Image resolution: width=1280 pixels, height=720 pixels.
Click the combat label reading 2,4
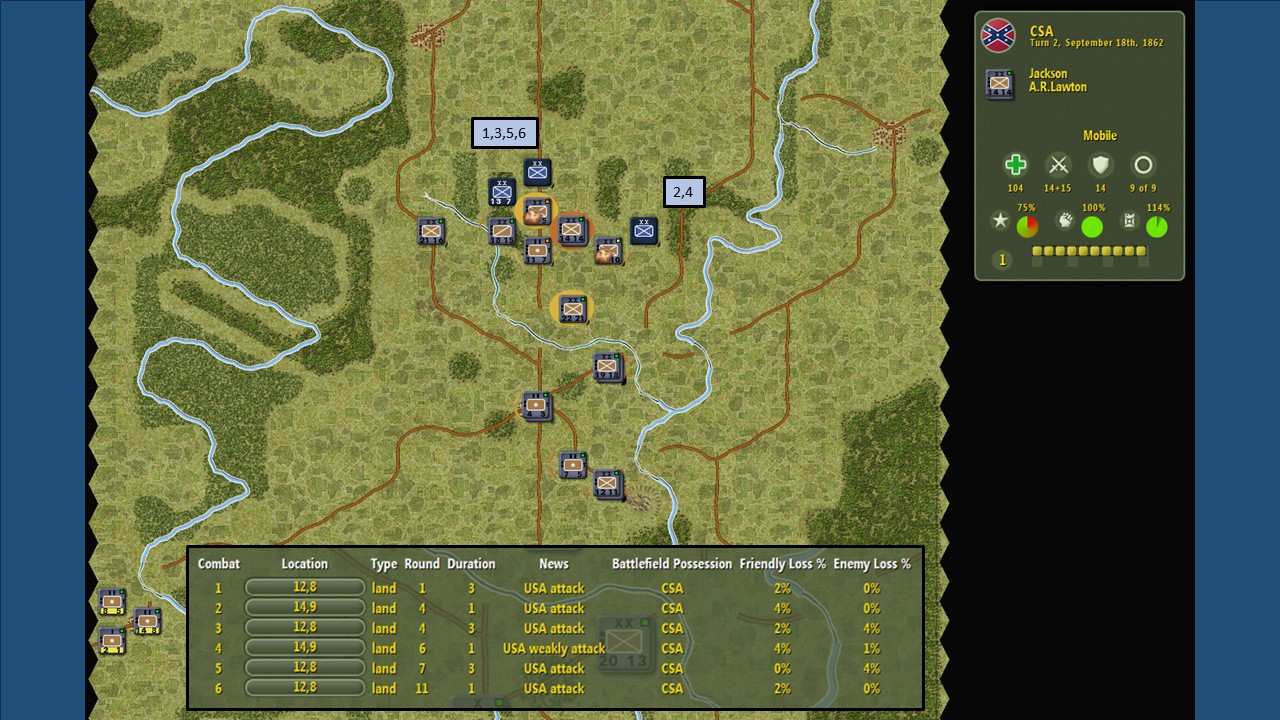[685, 191]
